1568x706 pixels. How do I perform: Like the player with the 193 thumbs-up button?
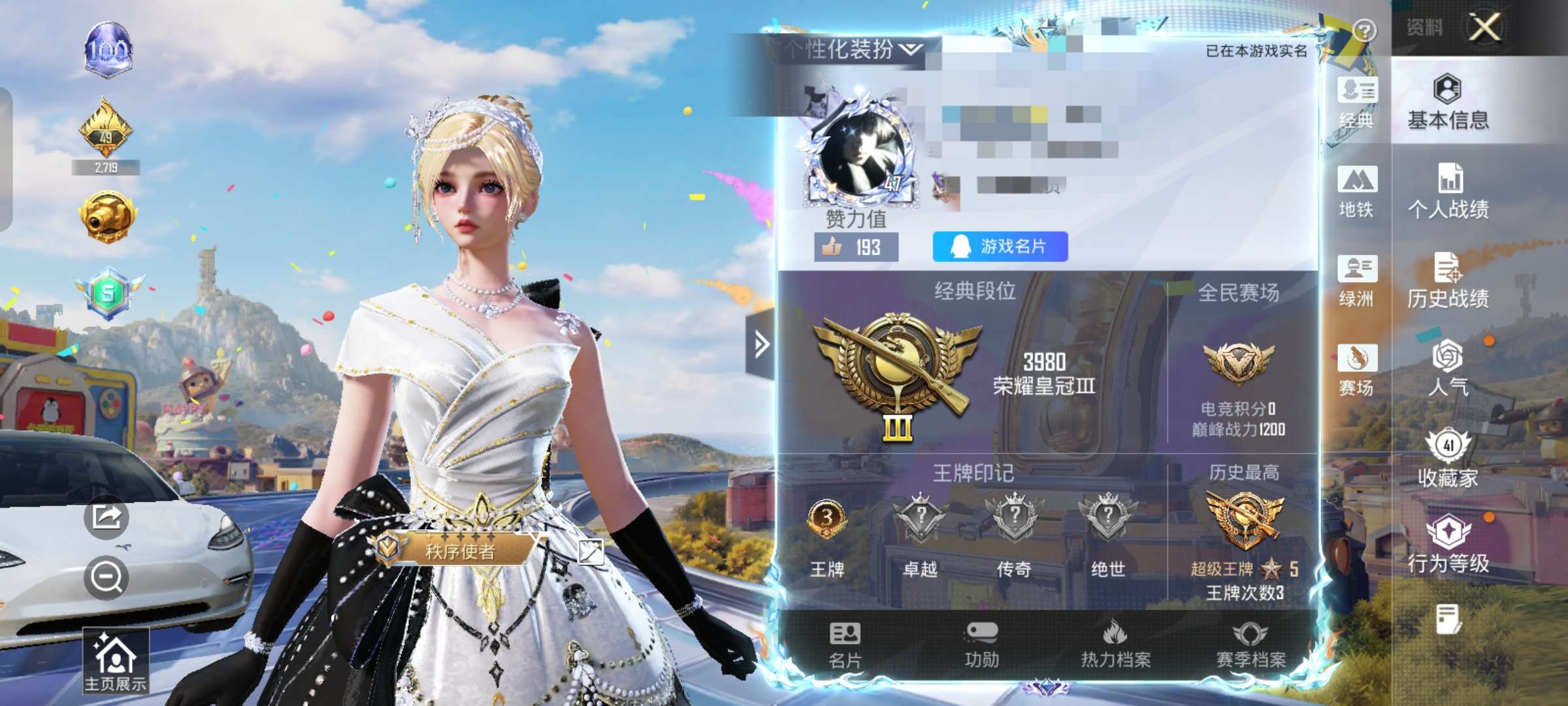tap(856, 247)
